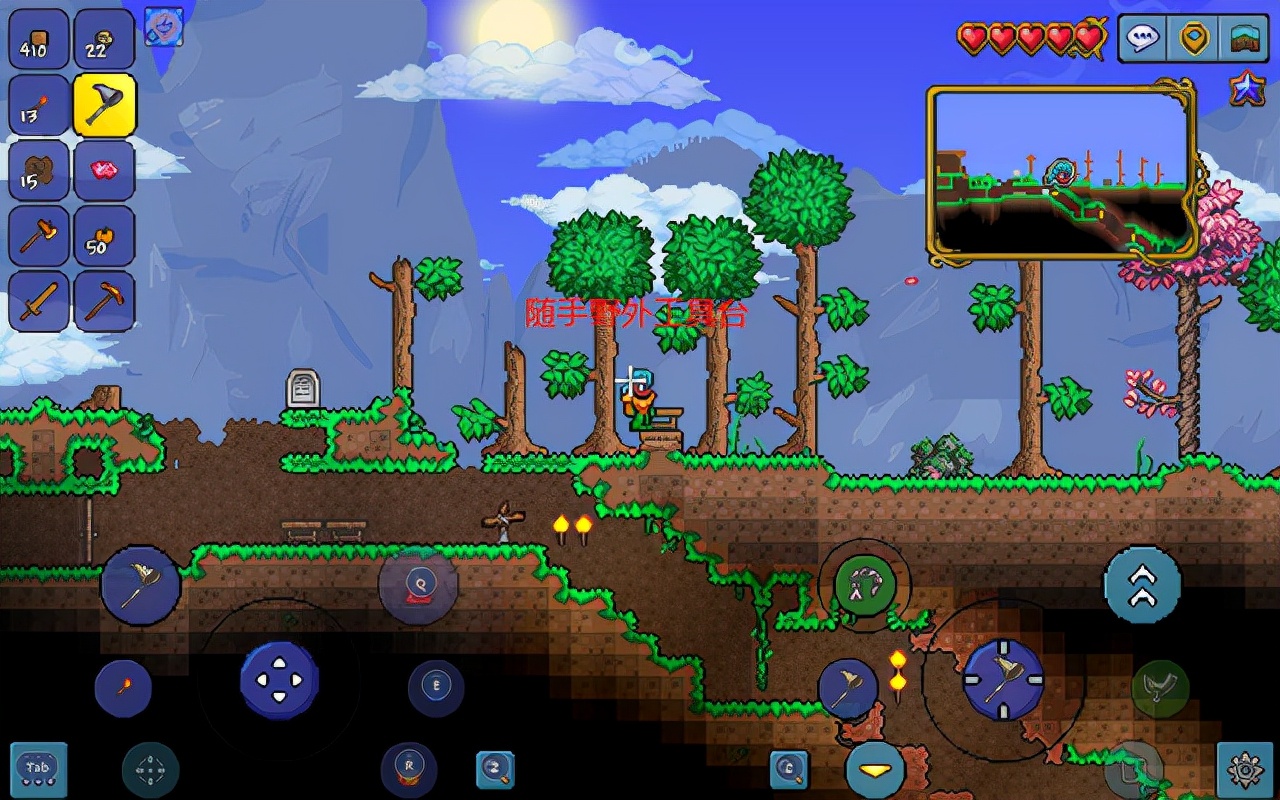Tap the yellow down-arrow button
The width and height of the screenshot is (1280, 800).
pyautogui.click(x=876, y=770)
